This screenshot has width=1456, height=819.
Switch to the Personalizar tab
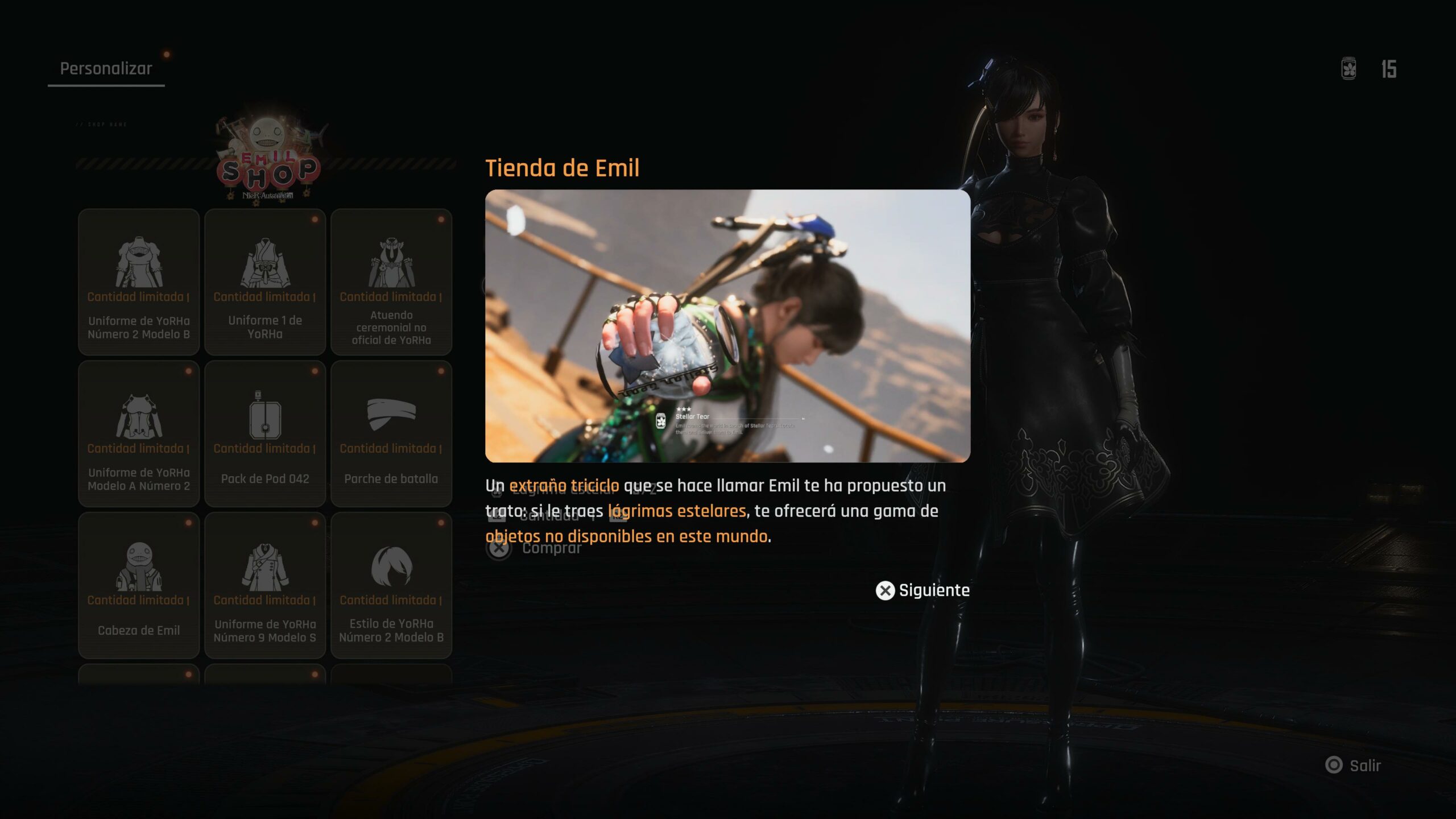106,69
